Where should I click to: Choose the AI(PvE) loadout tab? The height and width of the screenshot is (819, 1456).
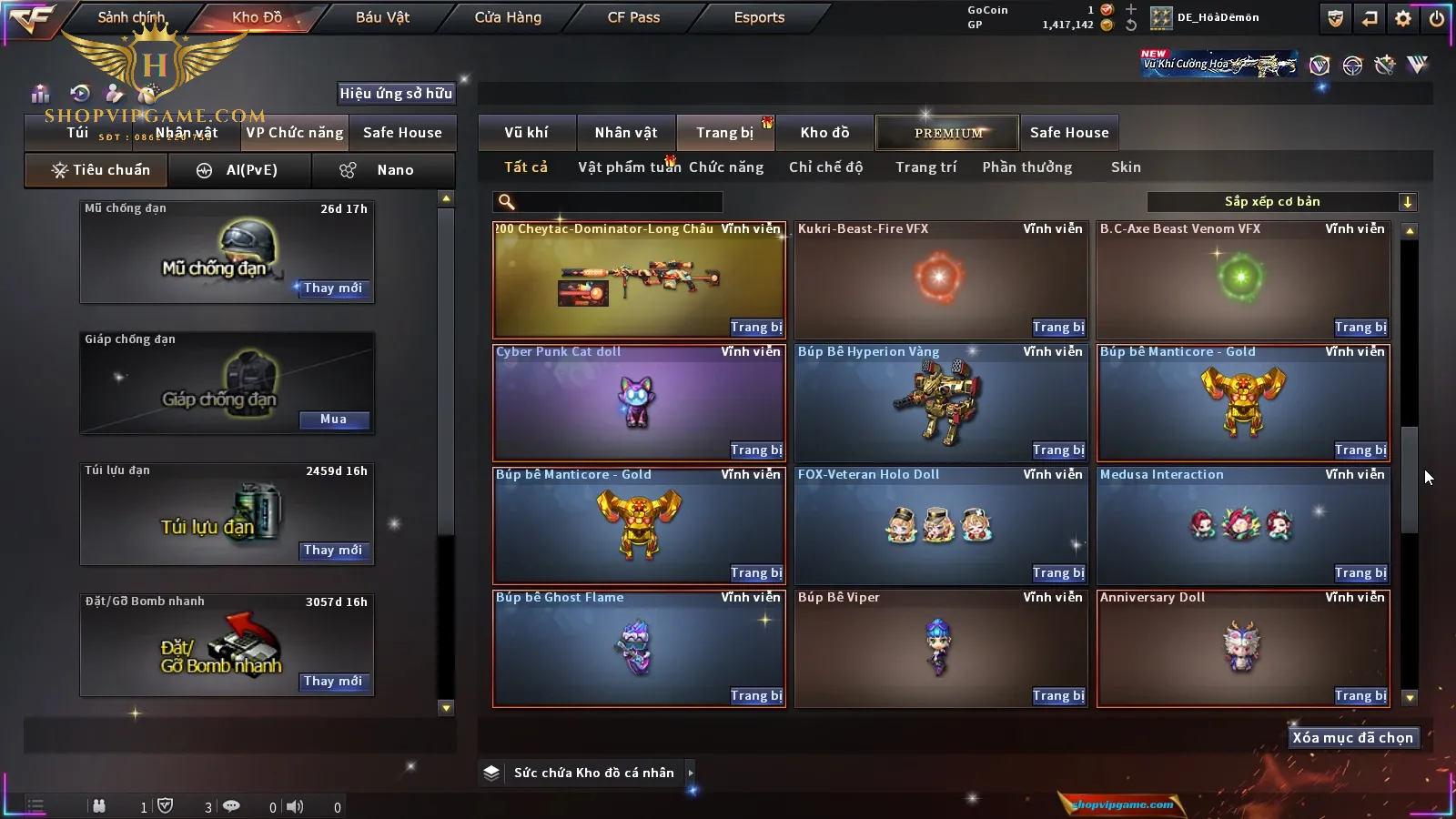coord(240,170)
